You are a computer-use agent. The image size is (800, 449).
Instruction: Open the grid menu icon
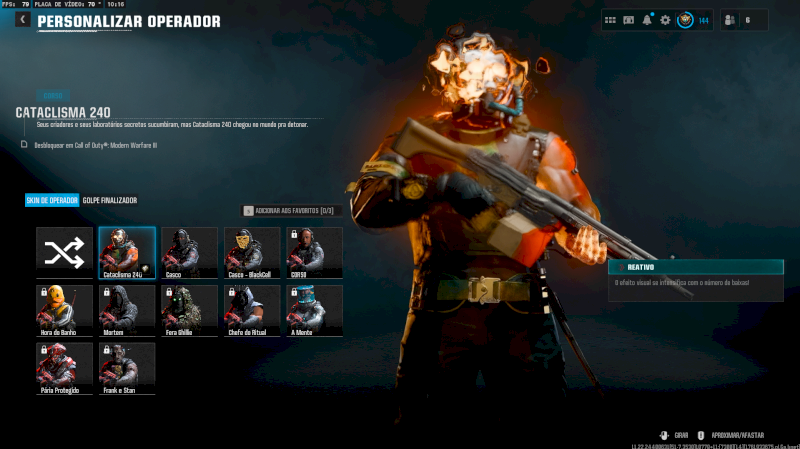(x=610, y=20)
